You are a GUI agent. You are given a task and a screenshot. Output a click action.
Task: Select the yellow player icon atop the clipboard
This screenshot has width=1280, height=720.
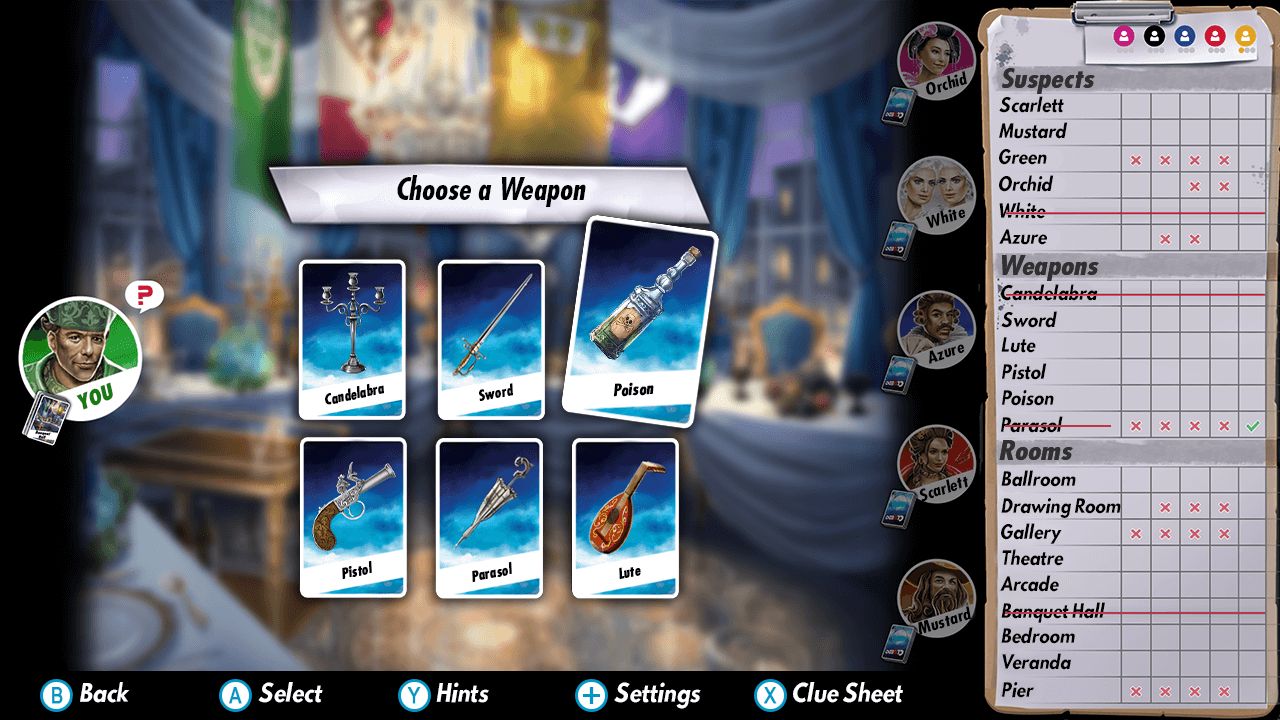(1245, 35)
